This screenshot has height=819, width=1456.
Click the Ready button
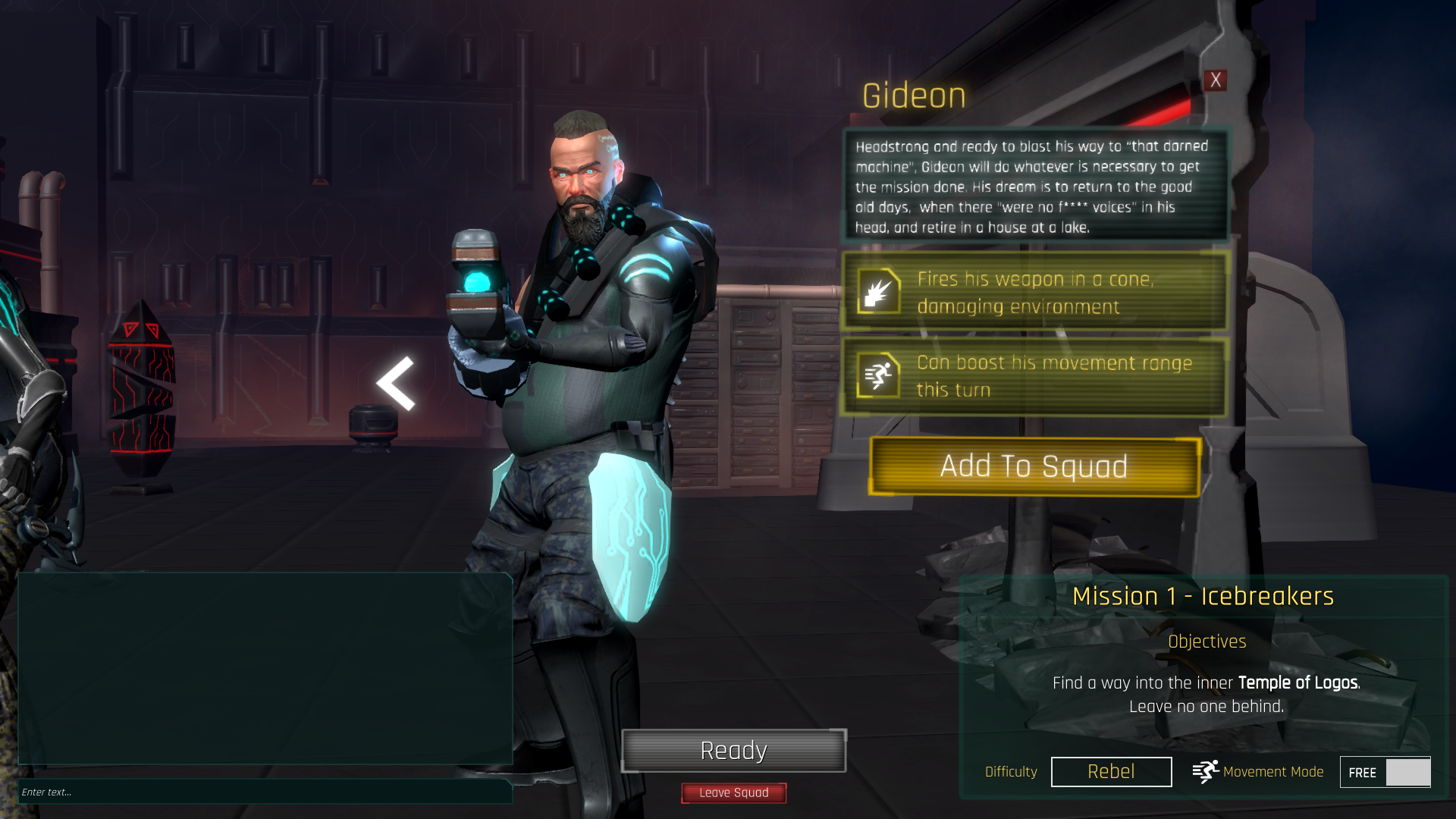(x=733, y=751)
